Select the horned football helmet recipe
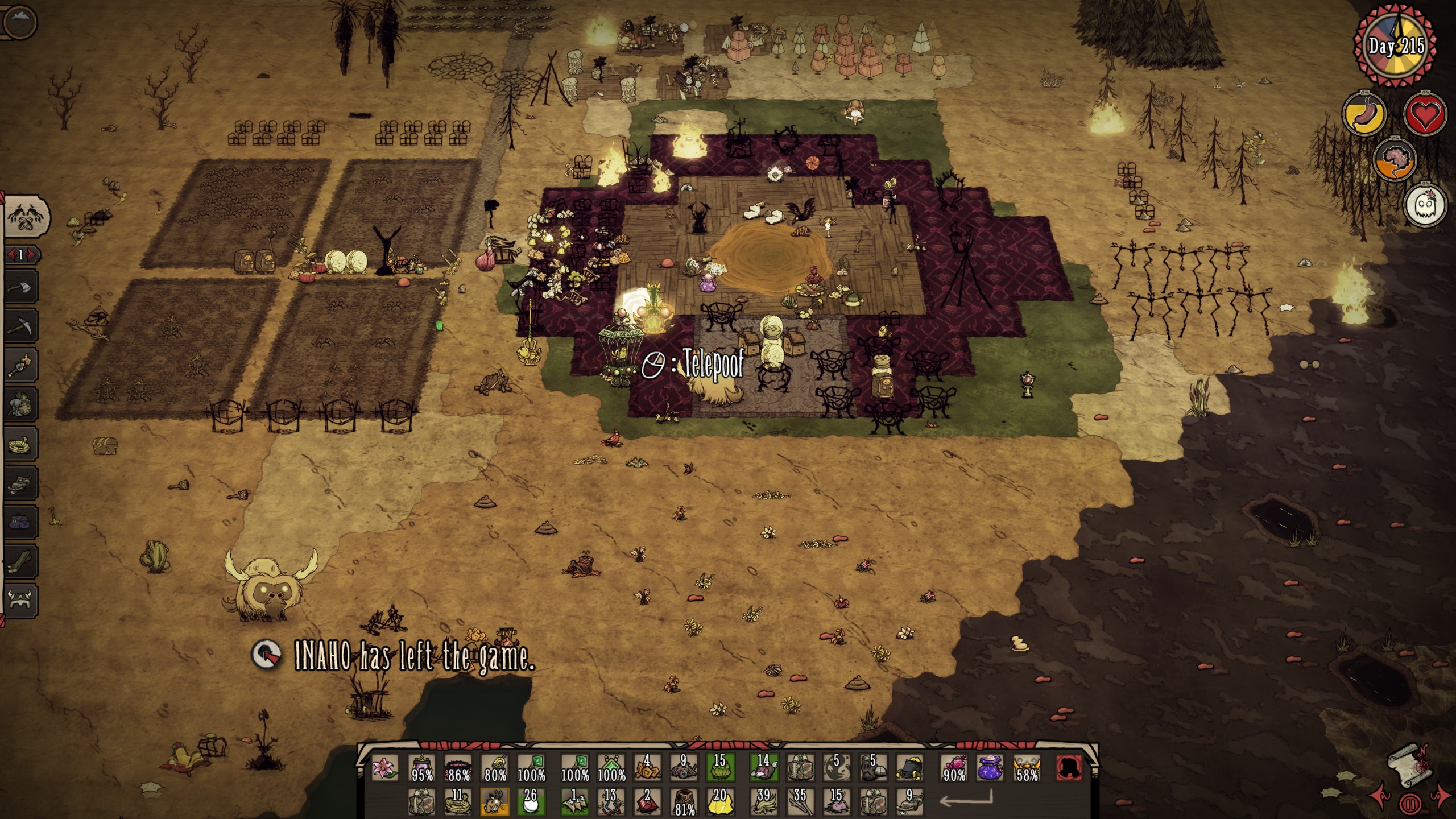This screenshot has width=1456, height=819. 21,601
